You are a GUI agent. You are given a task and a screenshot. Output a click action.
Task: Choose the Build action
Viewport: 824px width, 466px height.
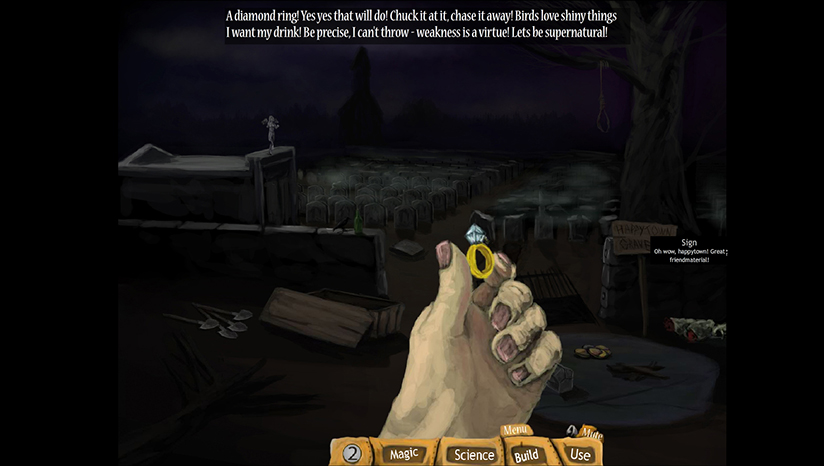tap(526, 455)
